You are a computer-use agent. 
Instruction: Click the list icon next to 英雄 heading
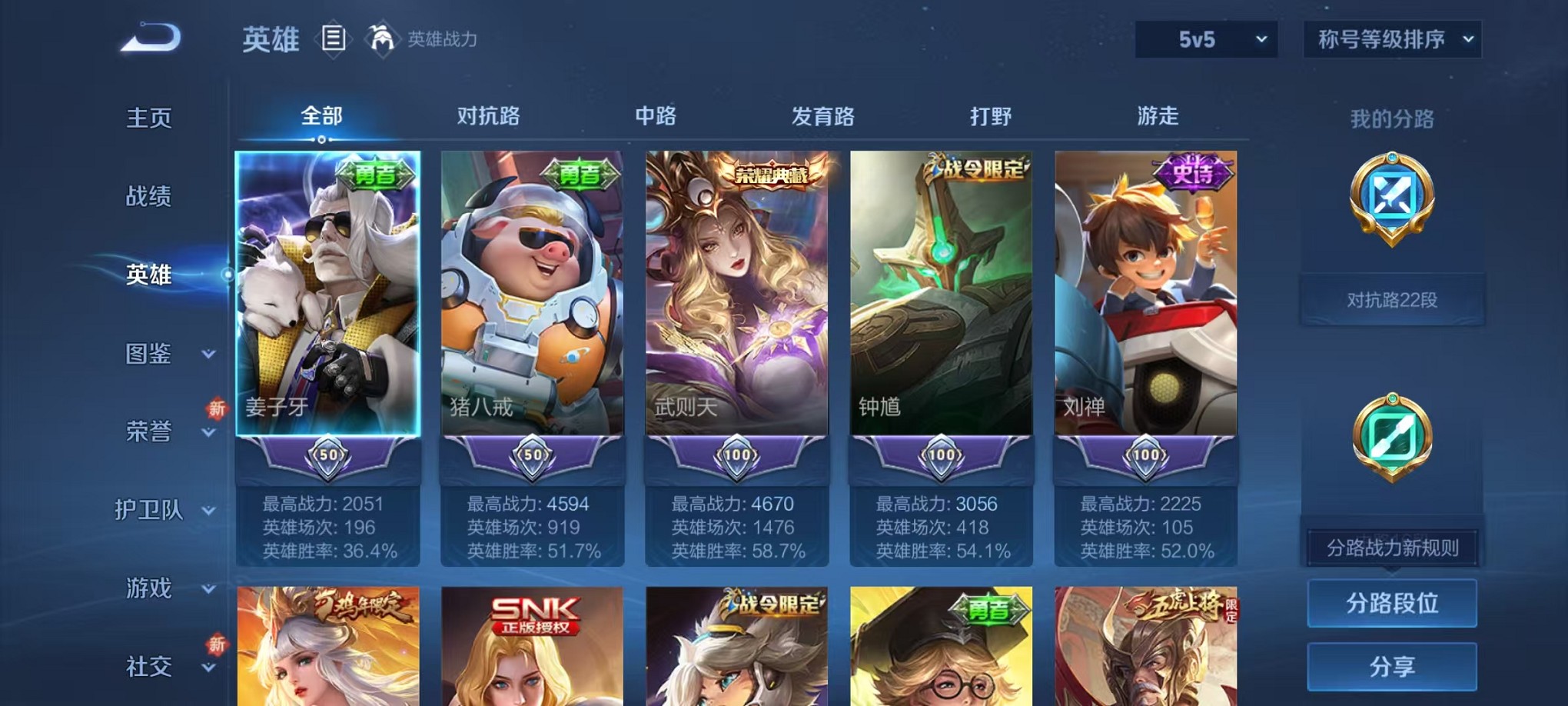tap(334, 37)
